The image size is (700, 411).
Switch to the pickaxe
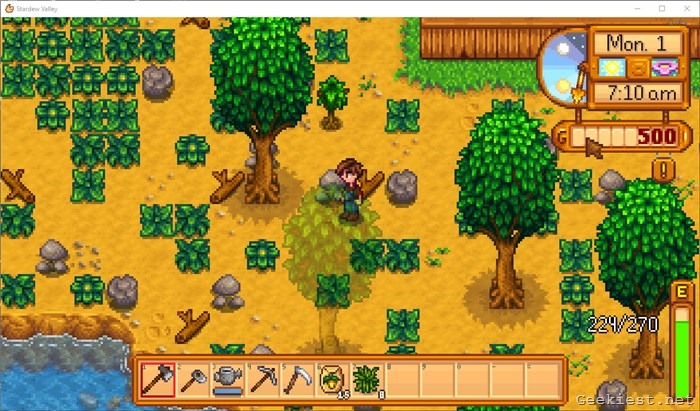tap(263, 379)
